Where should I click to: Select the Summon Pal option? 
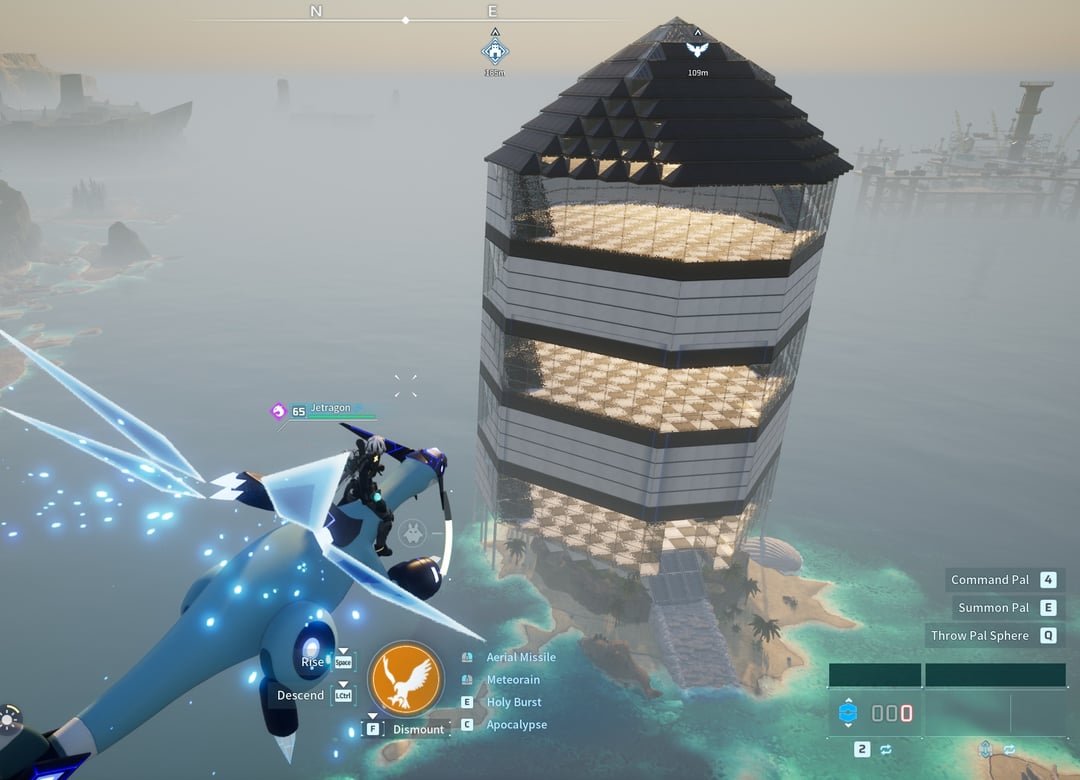[993, 608]
